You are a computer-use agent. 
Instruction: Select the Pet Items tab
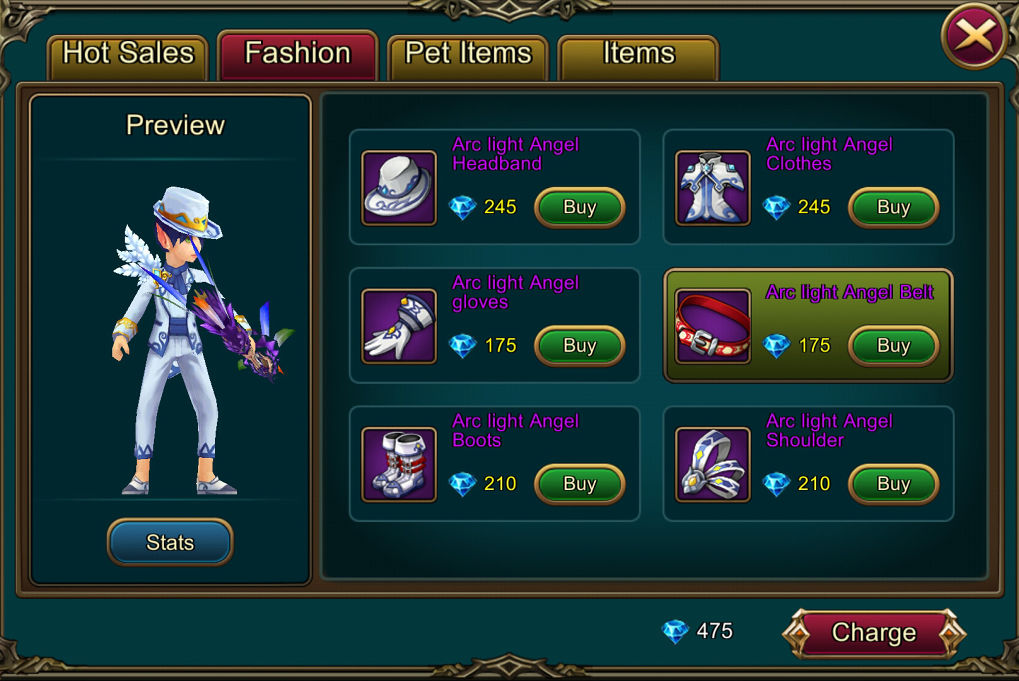(467, 54)
